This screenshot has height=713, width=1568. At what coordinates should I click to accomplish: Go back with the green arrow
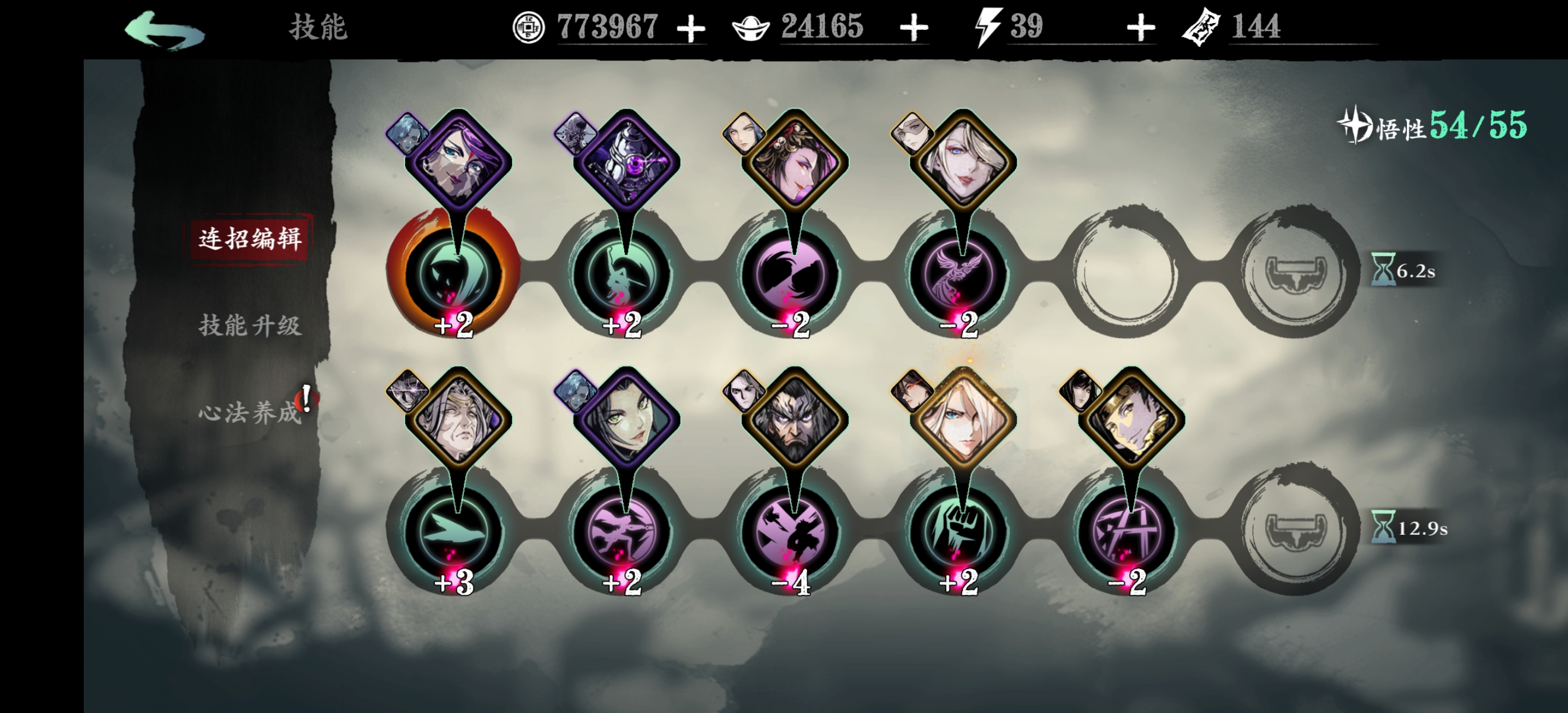click(x=165, y=29)
